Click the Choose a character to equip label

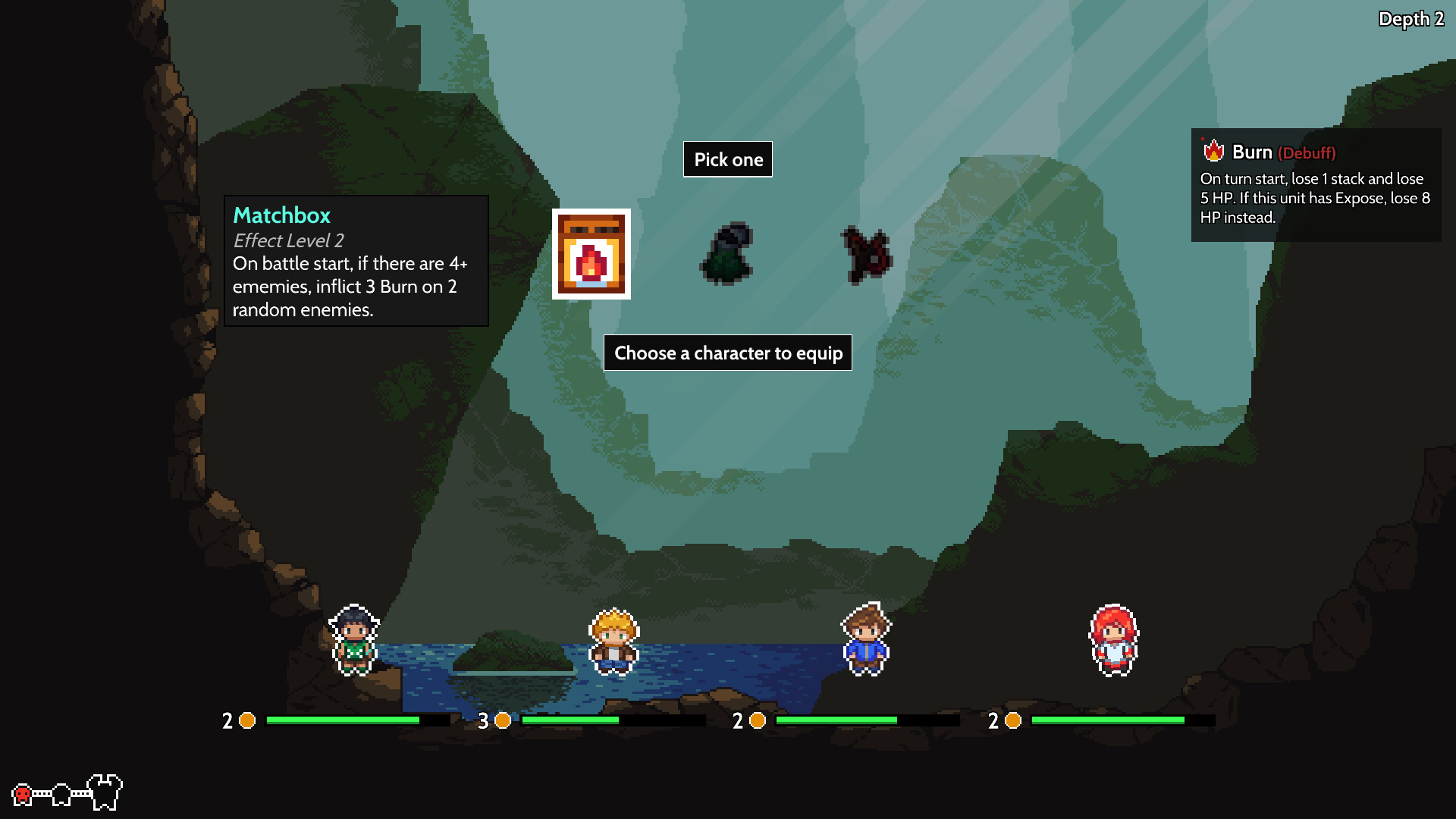[x=727, y=353]
